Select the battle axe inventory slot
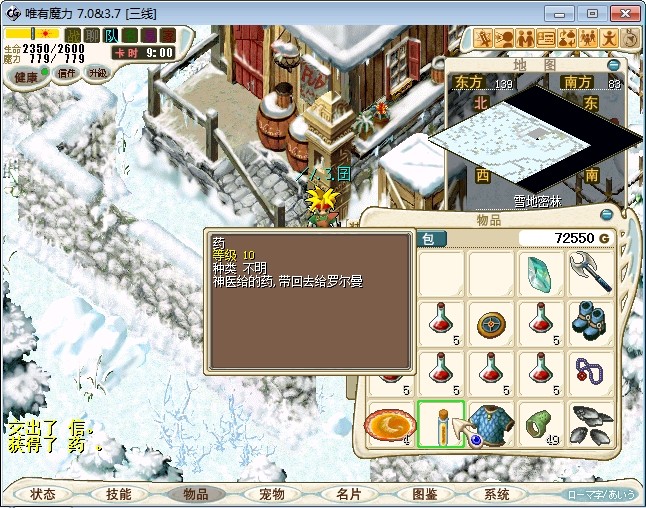Screen dimensions: 646x508 coord(590,273)
